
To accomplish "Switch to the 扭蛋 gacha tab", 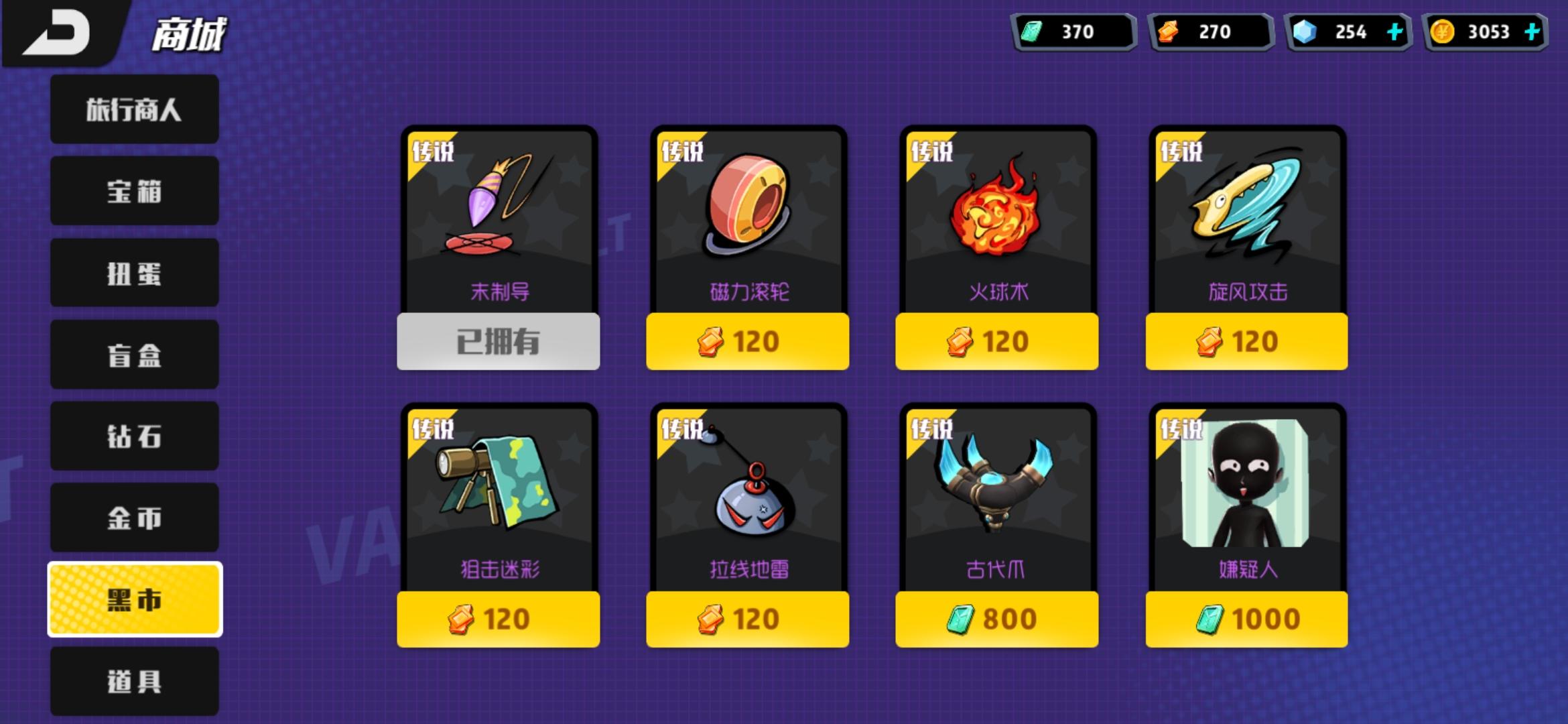I will 133,272.
